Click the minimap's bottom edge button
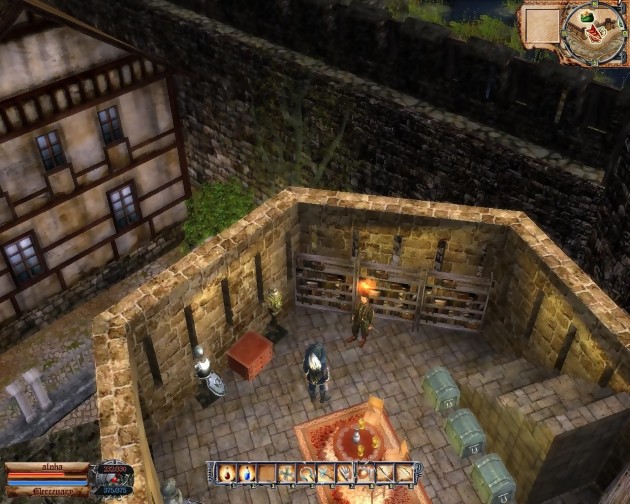 coord(594,62)
